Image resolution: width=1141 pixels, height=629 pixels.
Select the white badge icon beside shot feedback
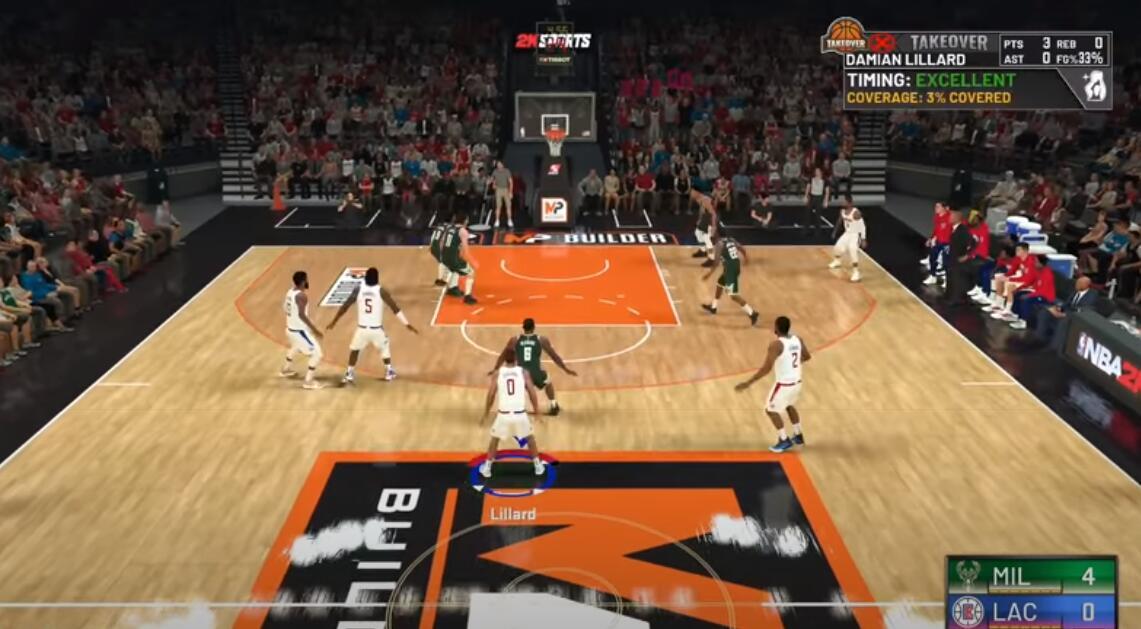tap(1096, 87)
